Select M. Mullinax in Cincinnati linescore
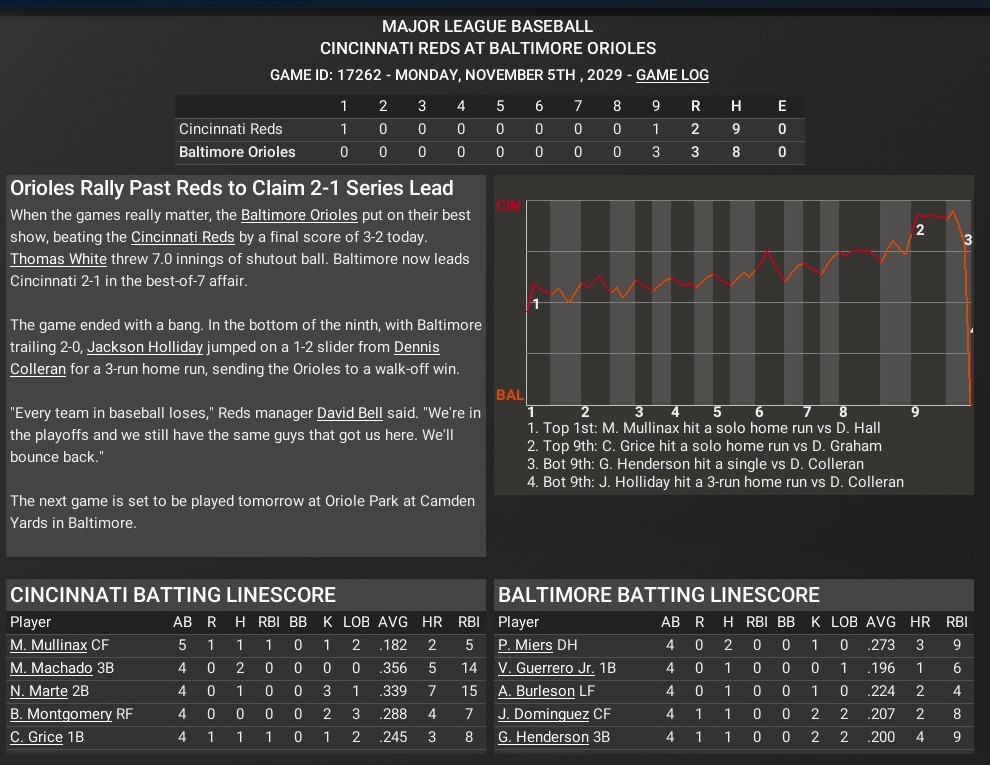990x765 pixels. click(48, 645)
